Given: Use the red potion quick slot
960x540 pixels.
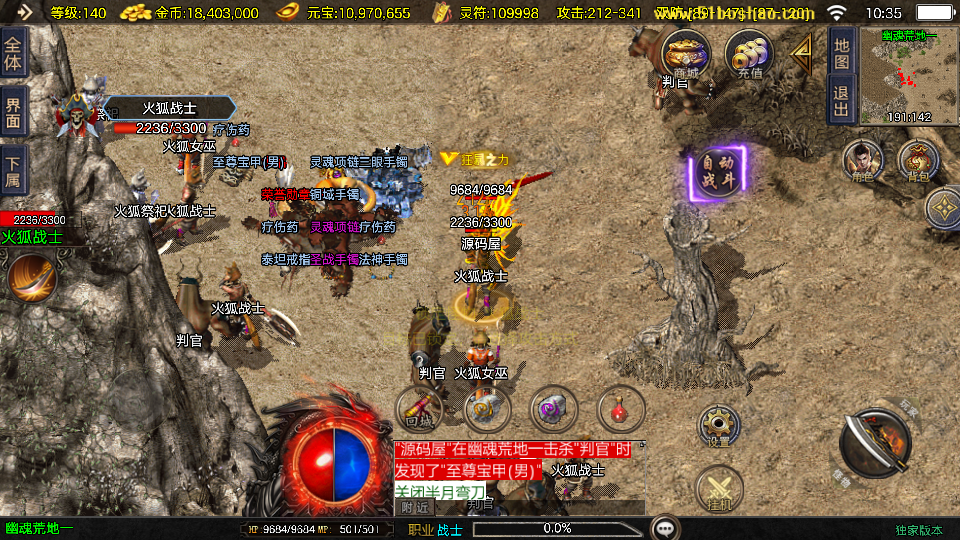Looking at the screenshot, I should coord(621,408).
